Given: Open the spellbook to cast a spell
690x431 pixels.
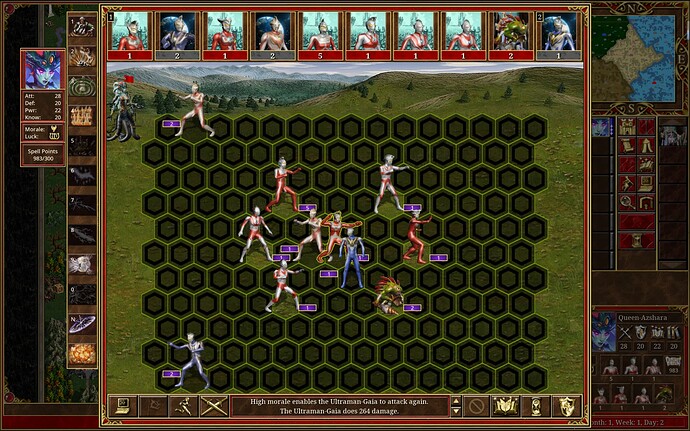Looking at the screenshot, I should [x=507, y=406].
